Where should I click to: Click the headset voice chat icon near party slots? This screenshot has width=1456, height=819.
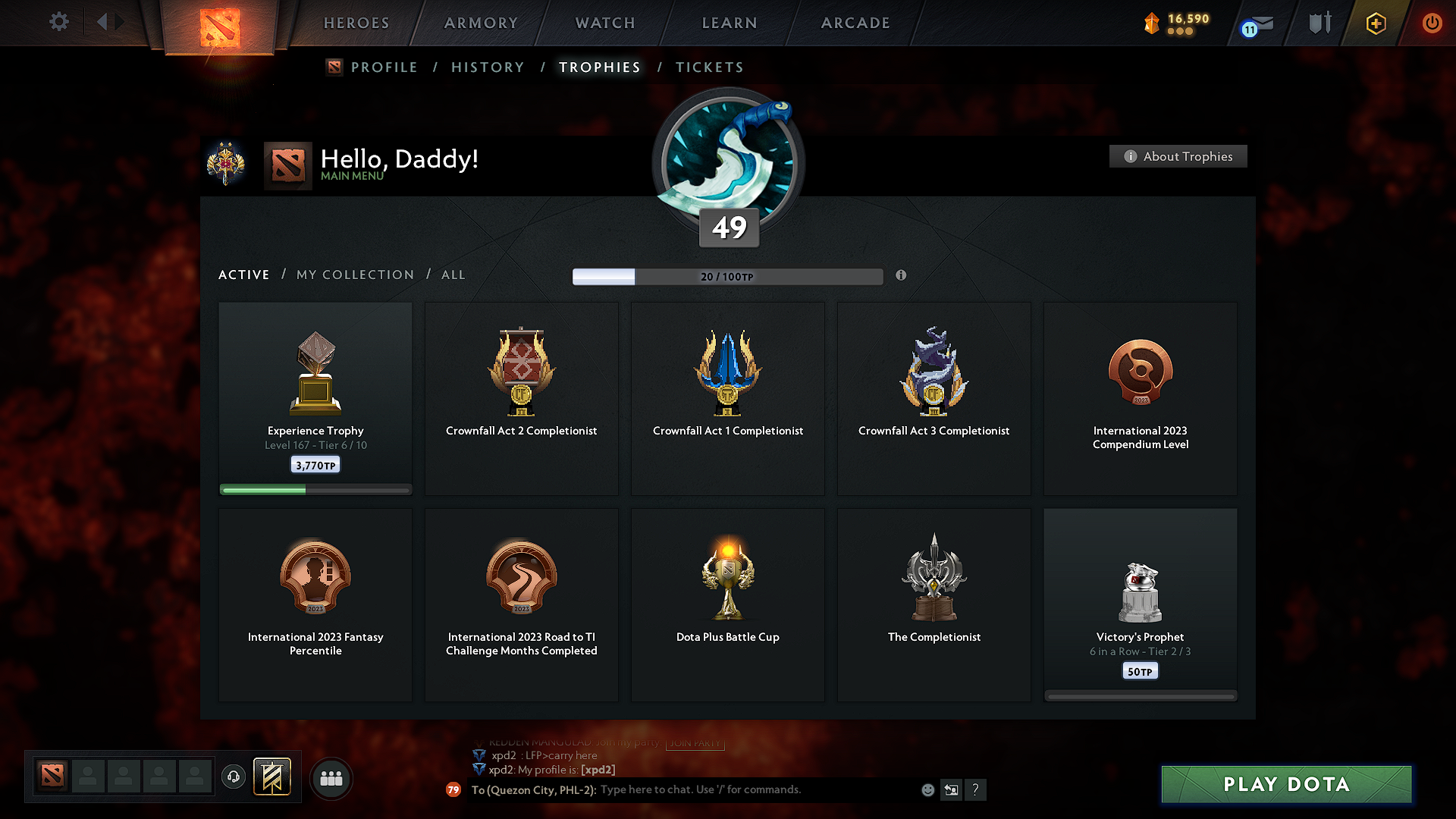click(x=233, y=778)
